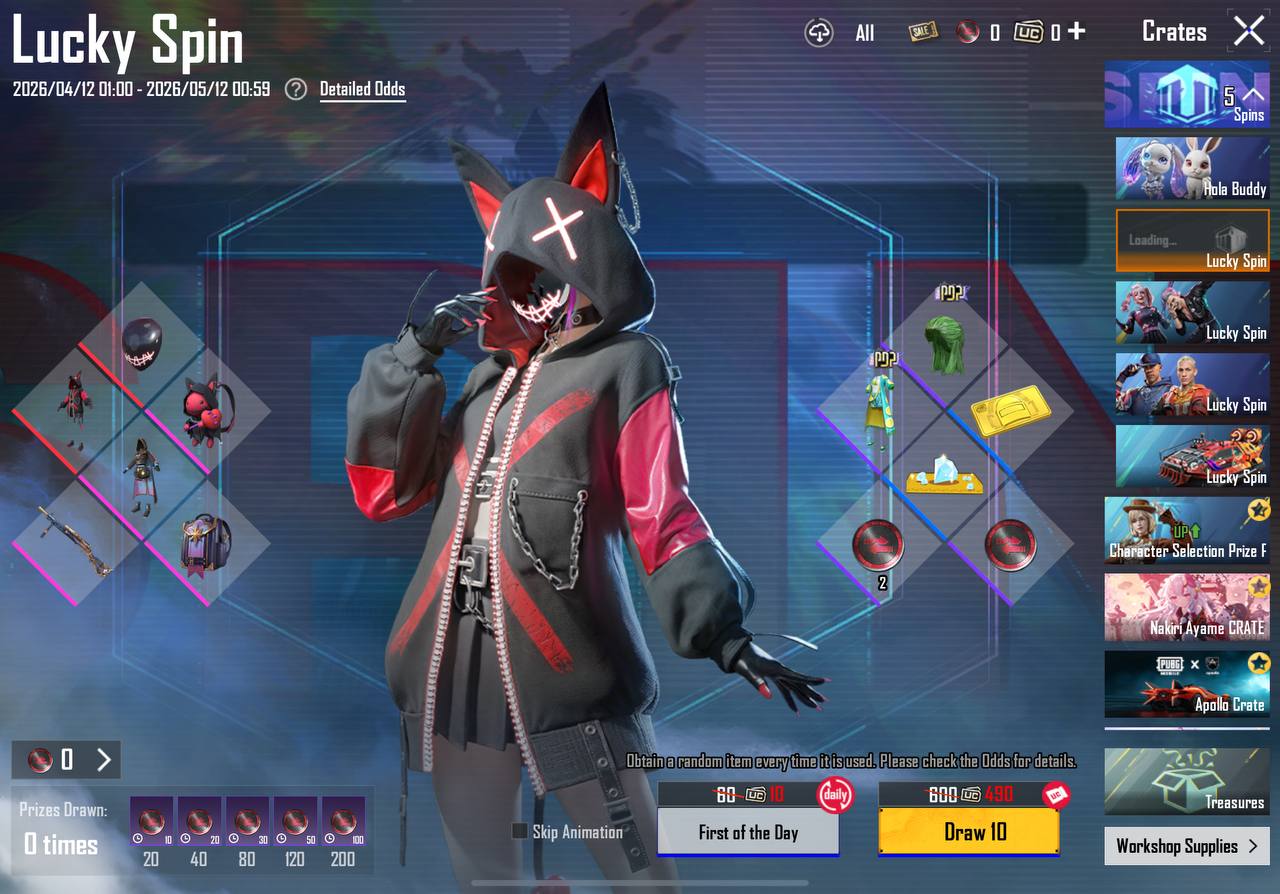Preview the green wig prize
This screenshot has height=894, width=1280.
pos(944,345)
